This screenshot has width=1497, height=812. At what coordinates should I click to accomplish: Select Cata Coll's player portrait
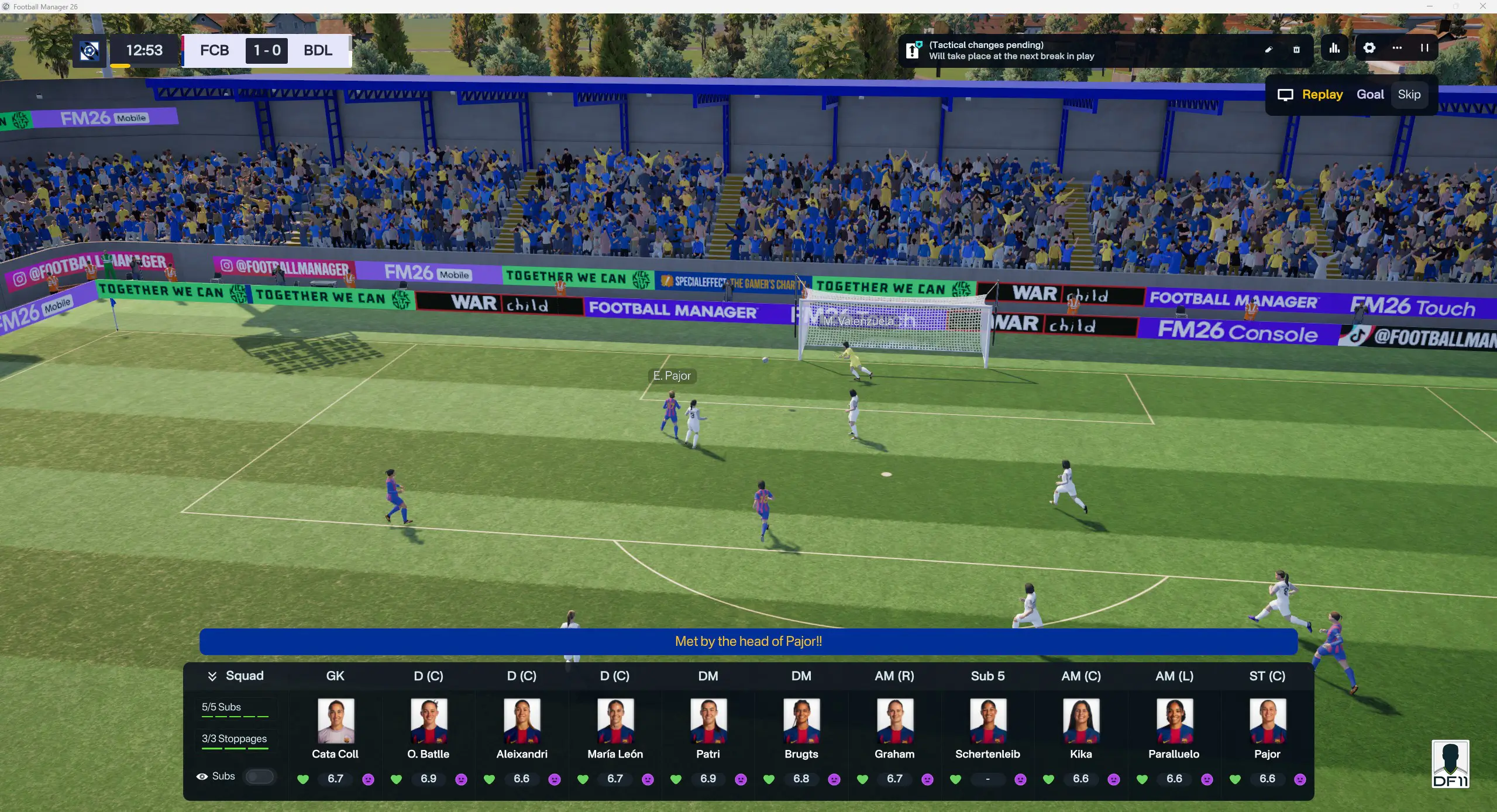335,720
